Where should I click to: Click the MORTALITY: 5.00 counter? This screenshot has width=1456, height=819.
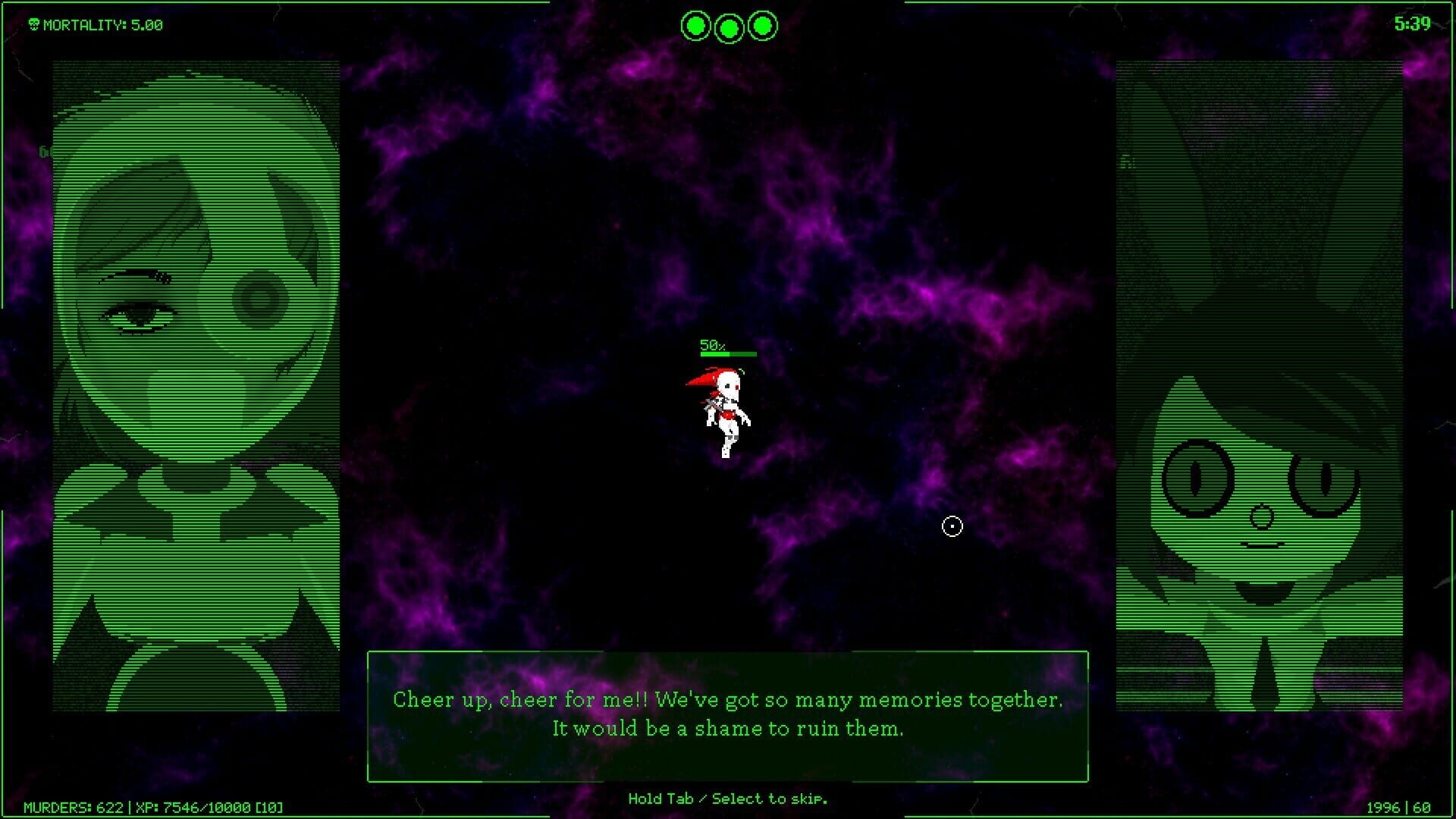[102, 24]
